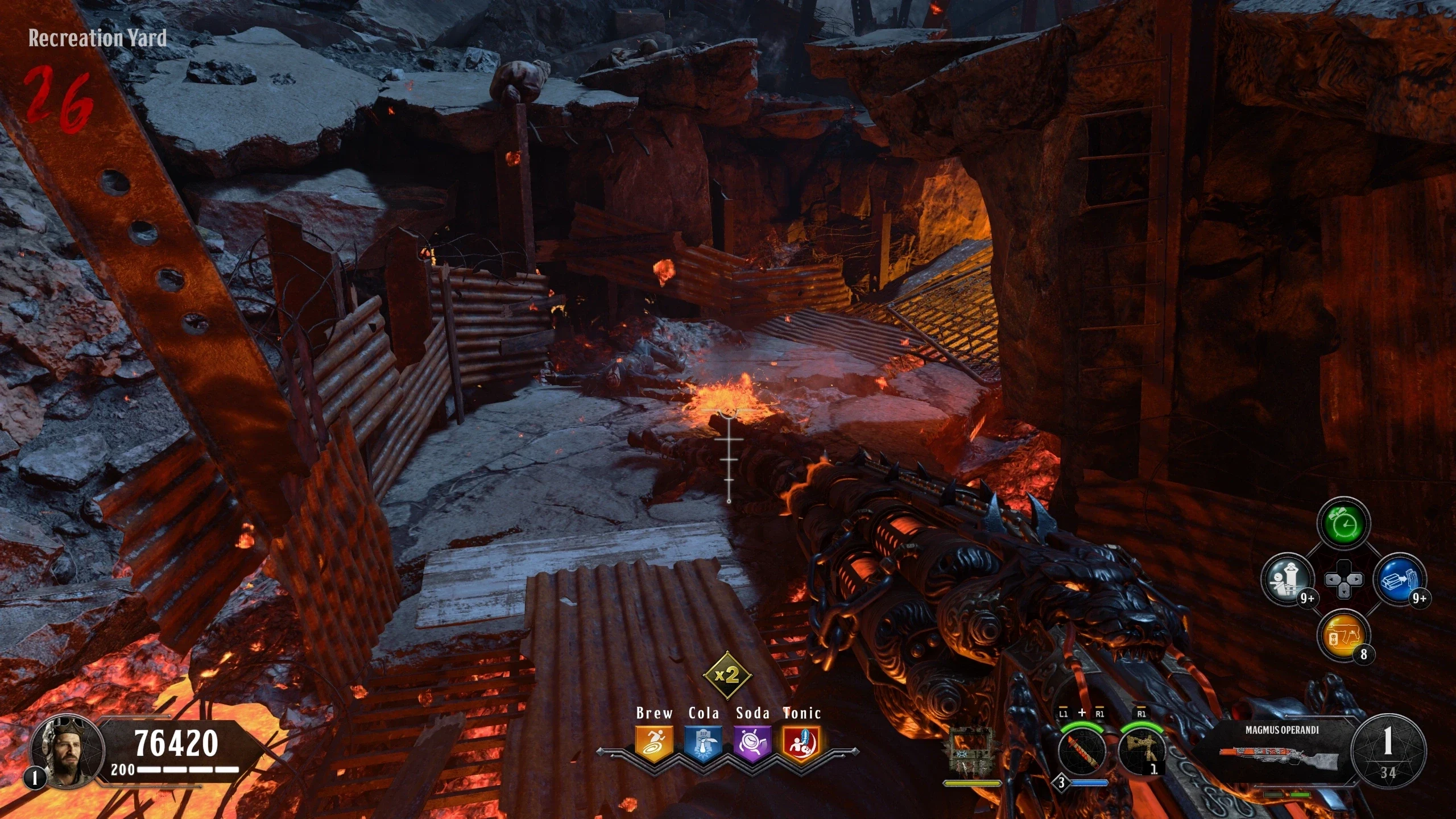Screen dimensions: 1456x819
Task: Activate the green alarm clock elixir
Action: [1344, 524]
